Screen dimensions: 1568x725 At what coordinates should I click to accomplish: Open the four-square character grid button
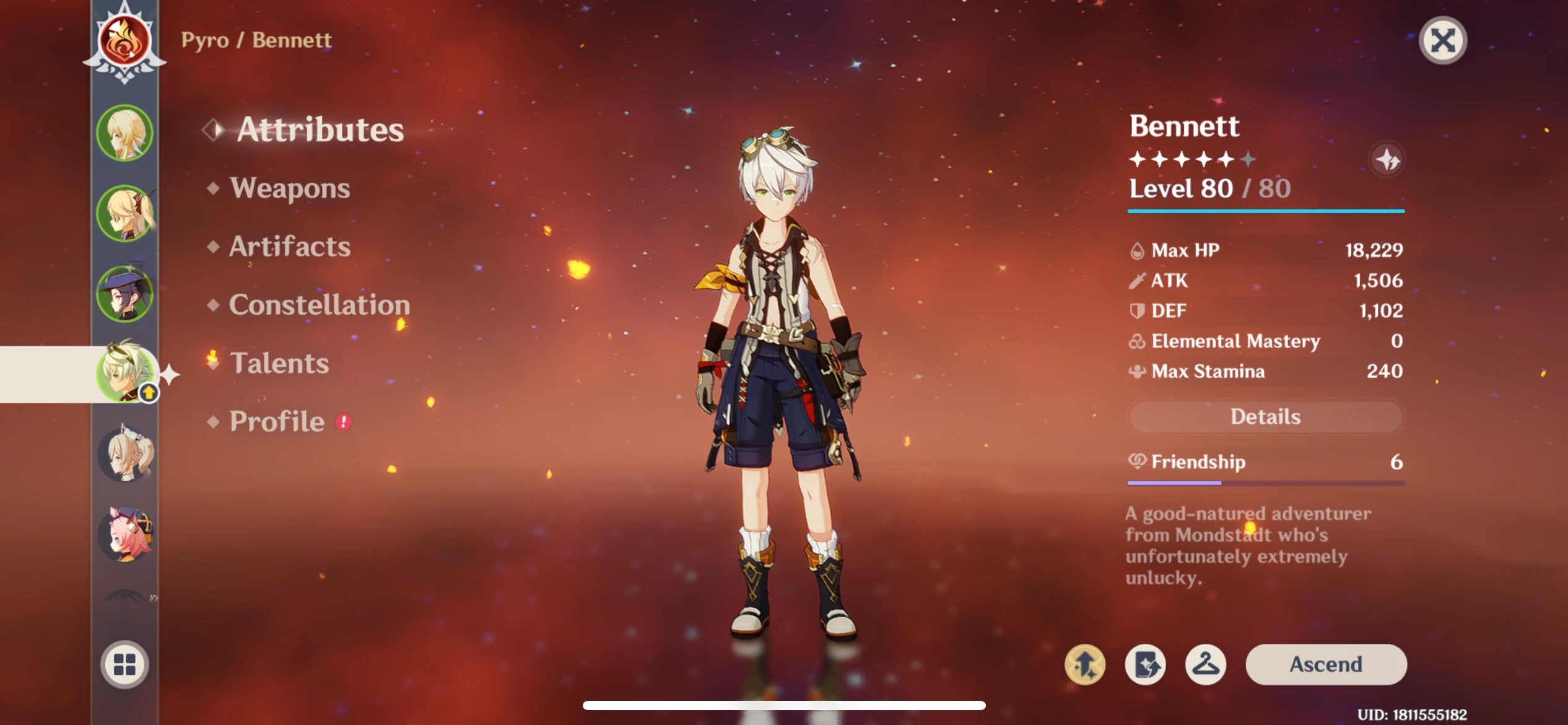[x=124, y=664]
